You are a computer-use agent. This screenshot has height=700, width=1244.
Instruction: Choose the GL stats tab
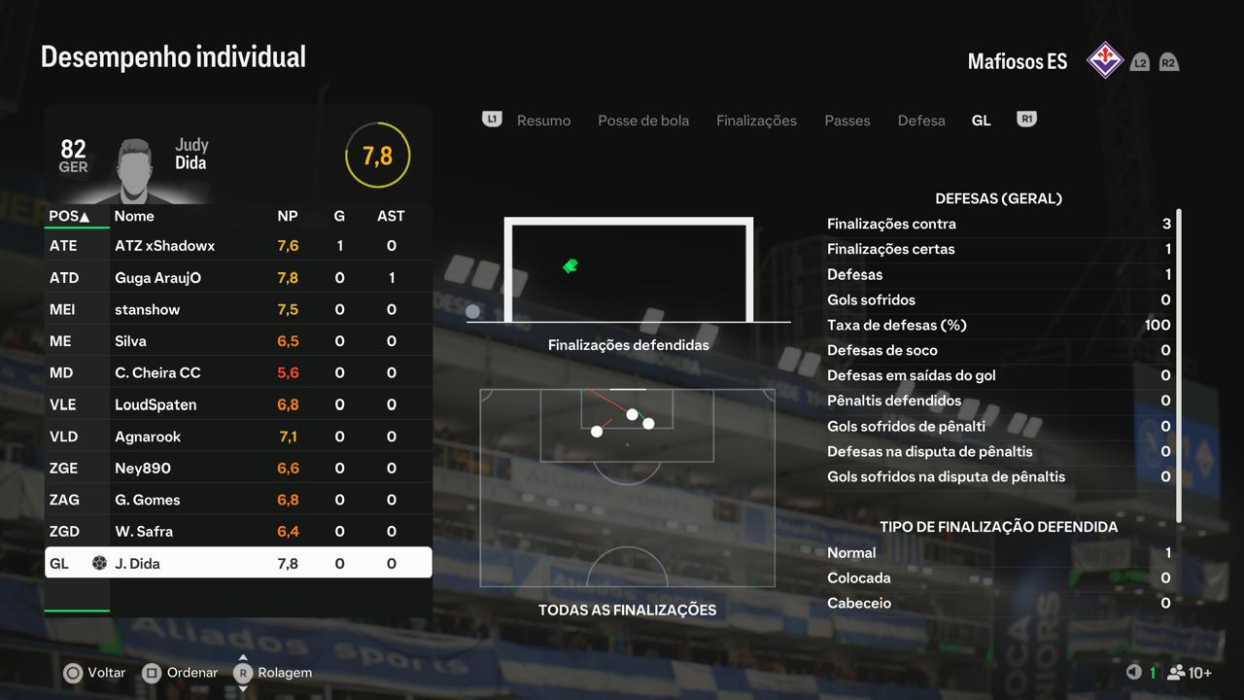point(981,121)
